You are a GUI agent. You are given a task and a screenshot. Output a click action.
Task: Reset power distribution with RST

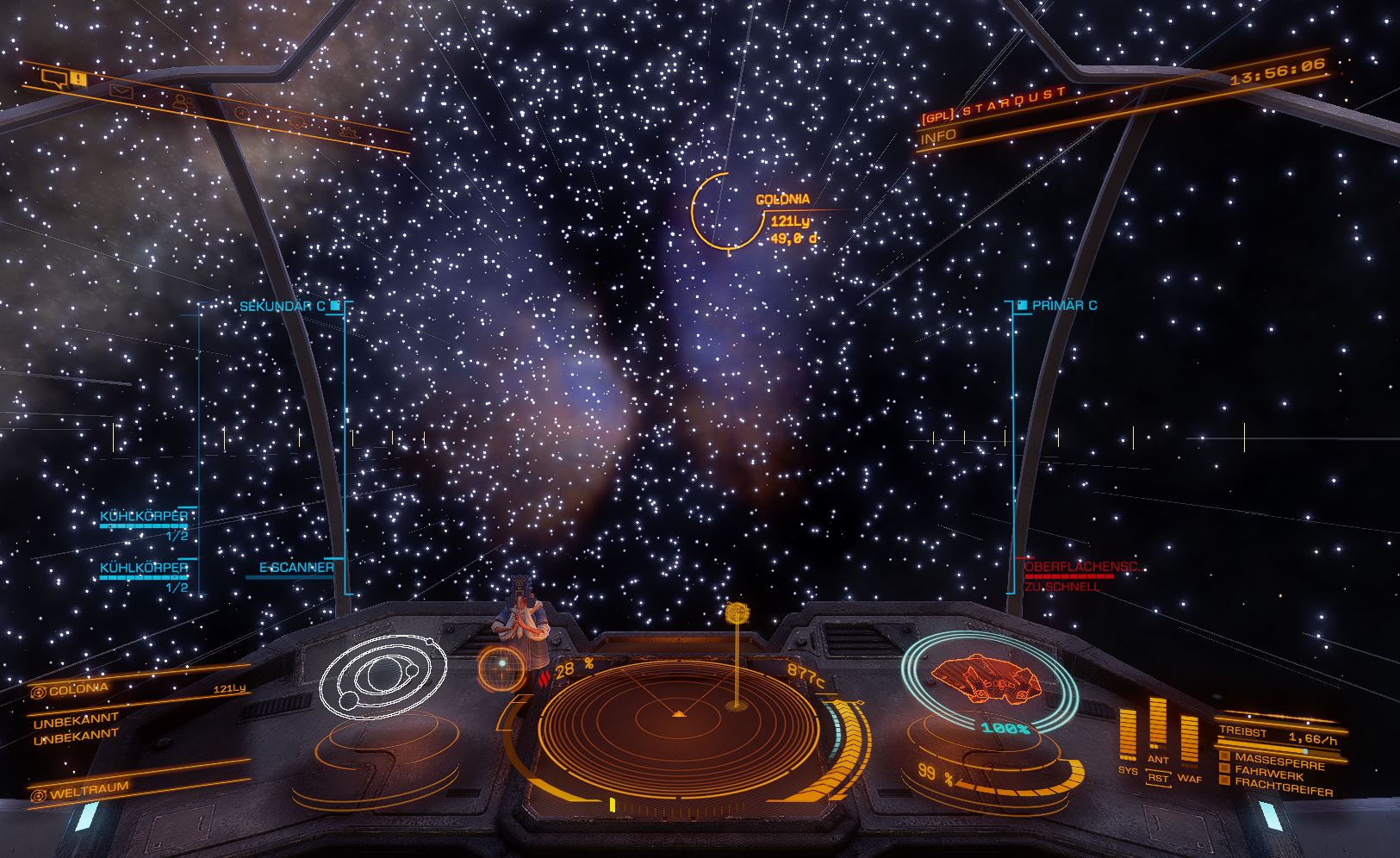click(x=1158, y=779)
